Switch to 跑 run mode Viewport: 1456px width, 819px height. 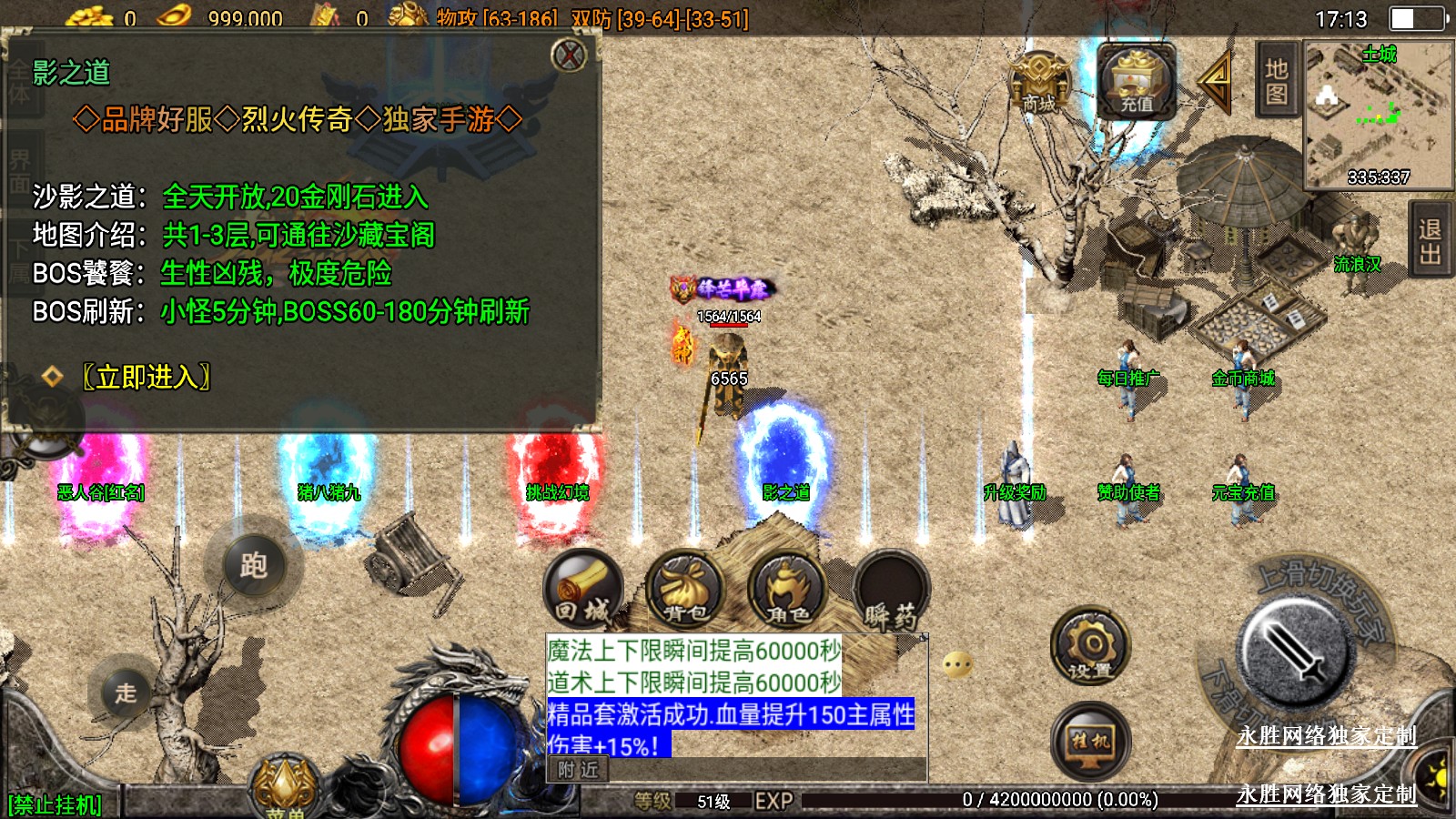pos(253,566)
